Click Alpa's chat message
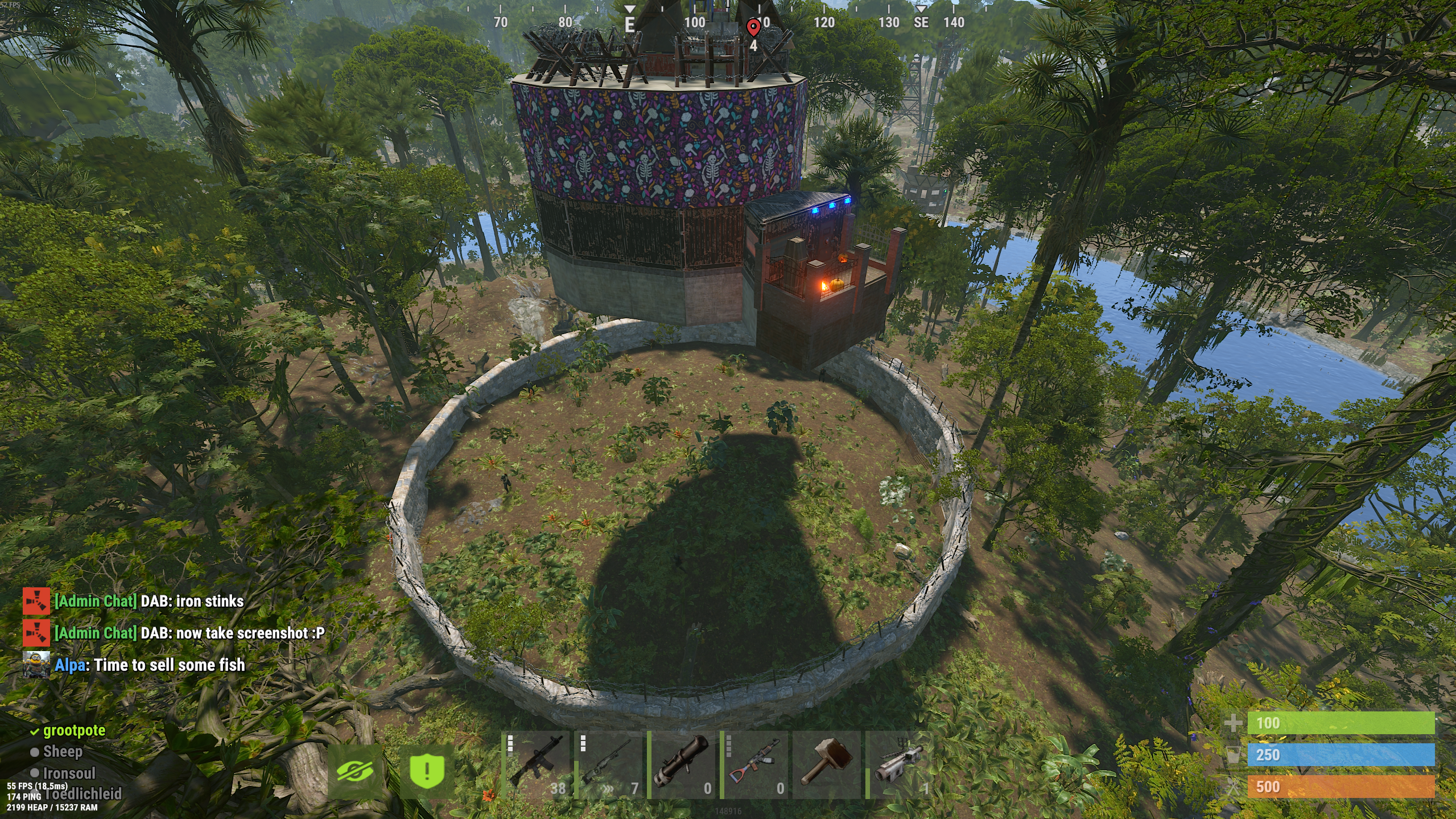The height and width of the screenshot is (819, 1456). coord(150,665)
